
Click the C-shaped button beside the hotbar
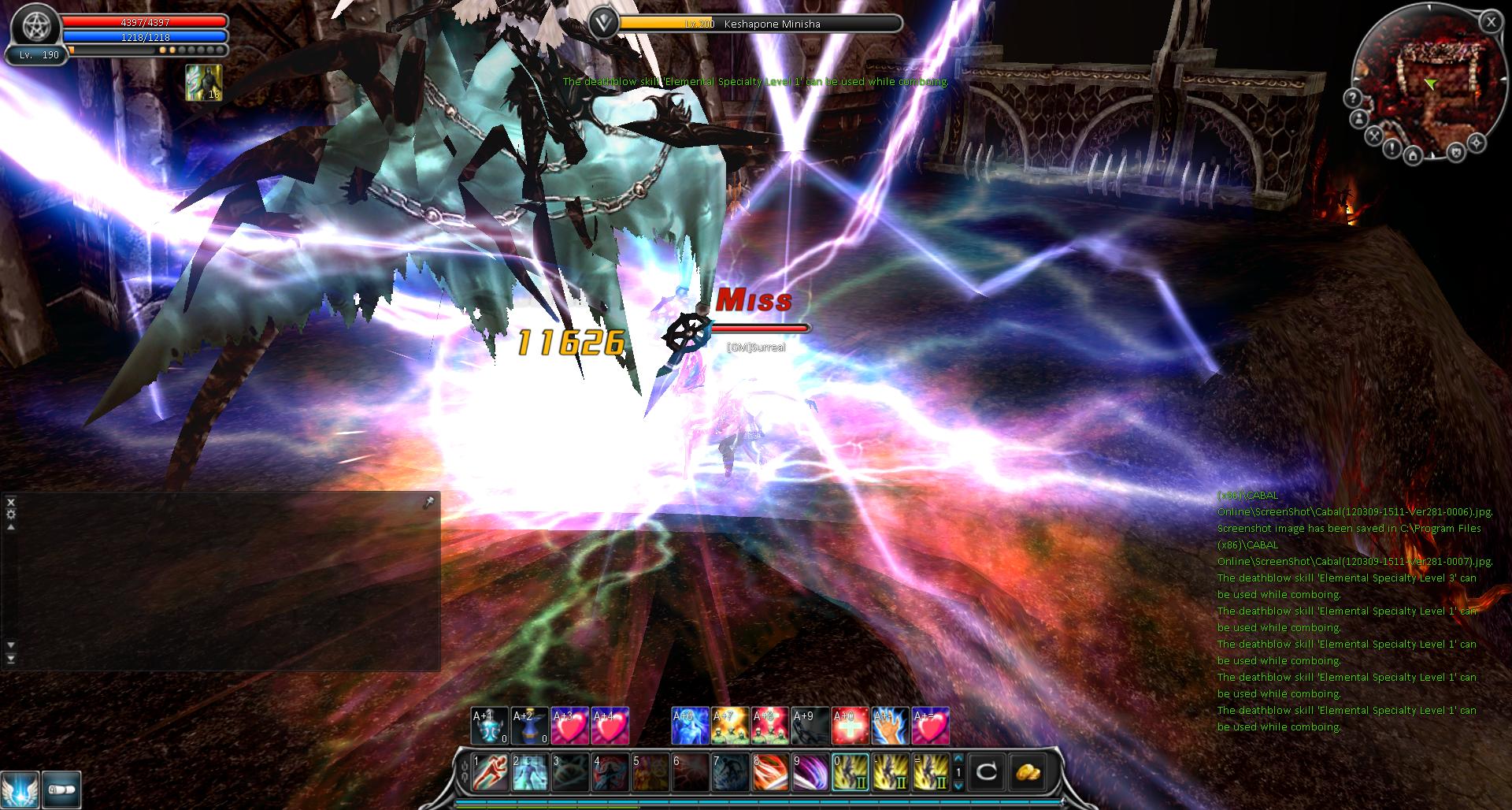pyautogui.click(x=987, y=772)
